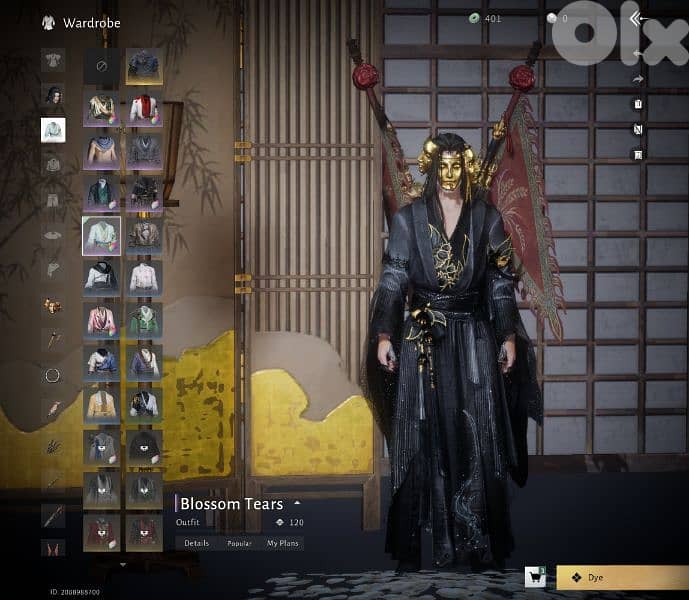Image resolution: width=689 pixels, height=600 pixels.
Task: Click the trash can reset icon
Action: 638,104
